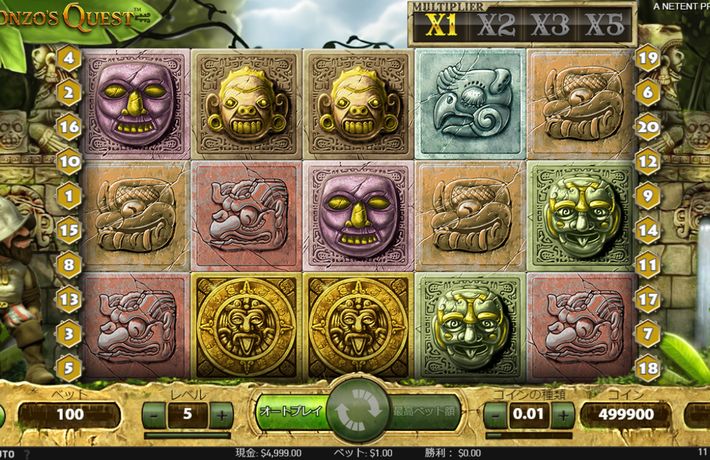The width and height of the screenshot is (710, 460).
Task: Show payline 4 using its number badge
Action: (x=69, y=58)
